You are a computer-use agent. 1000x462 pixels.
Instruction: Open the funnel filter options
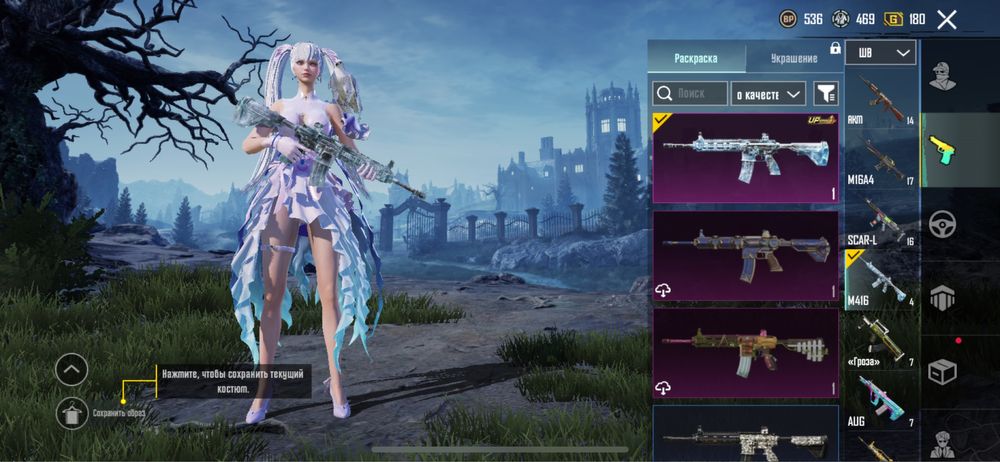coord(826,93)
